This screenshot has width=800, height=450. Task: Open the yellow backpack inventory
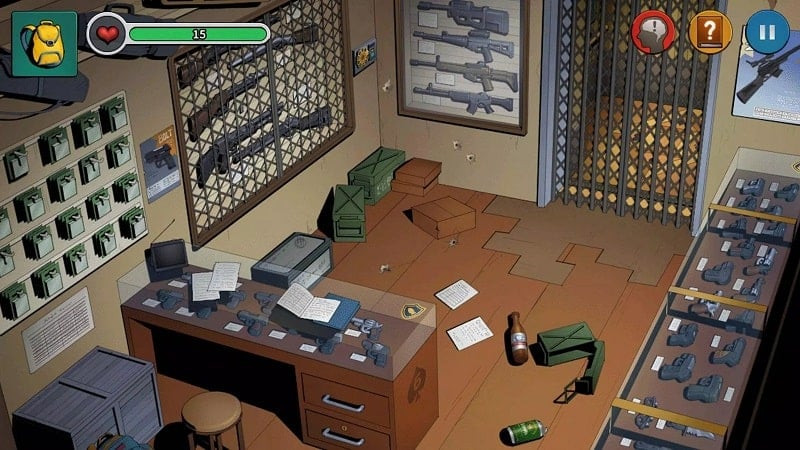[44, 43]
